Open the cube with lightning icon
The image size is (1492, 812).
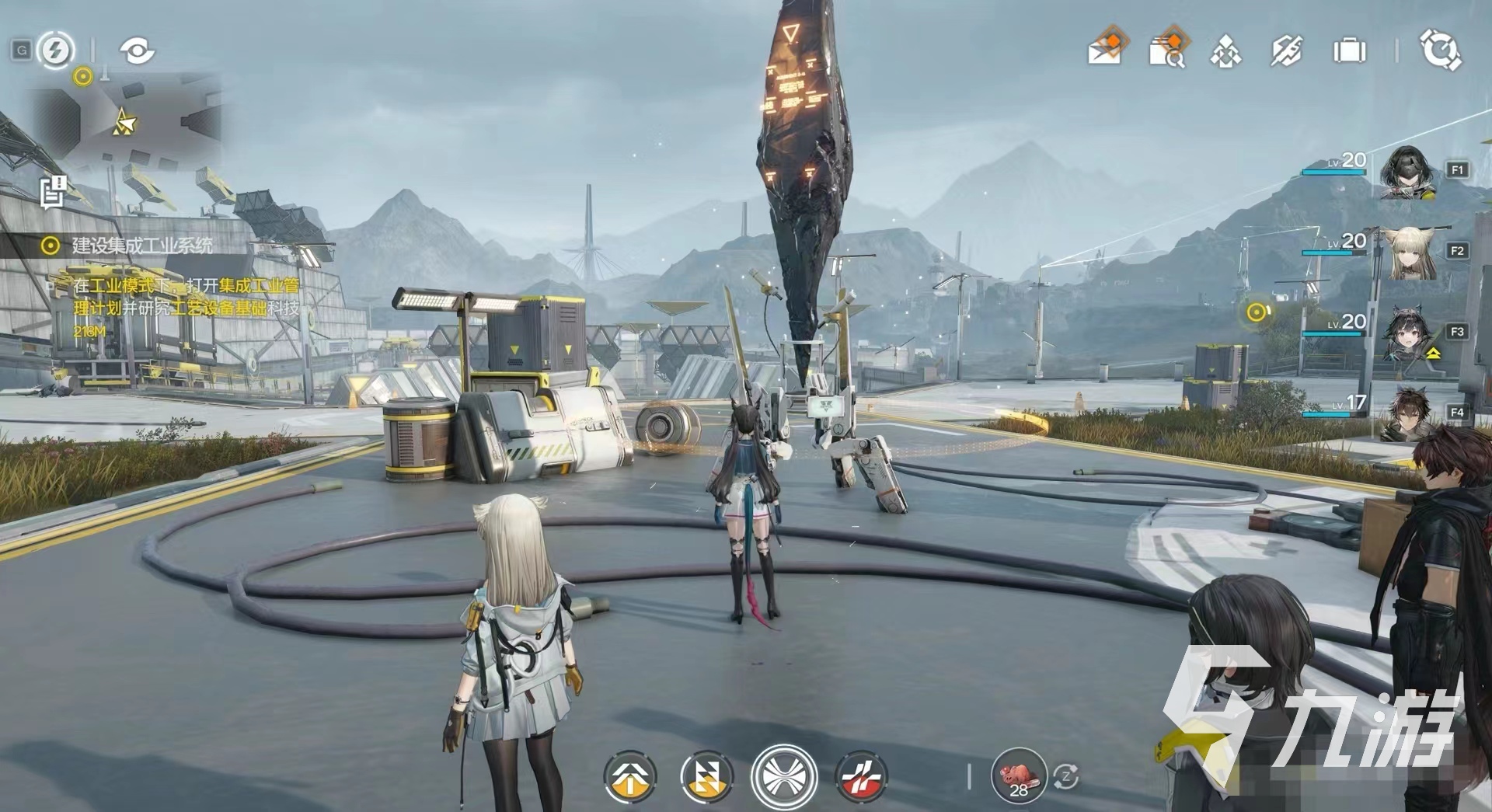[1286, 51]
